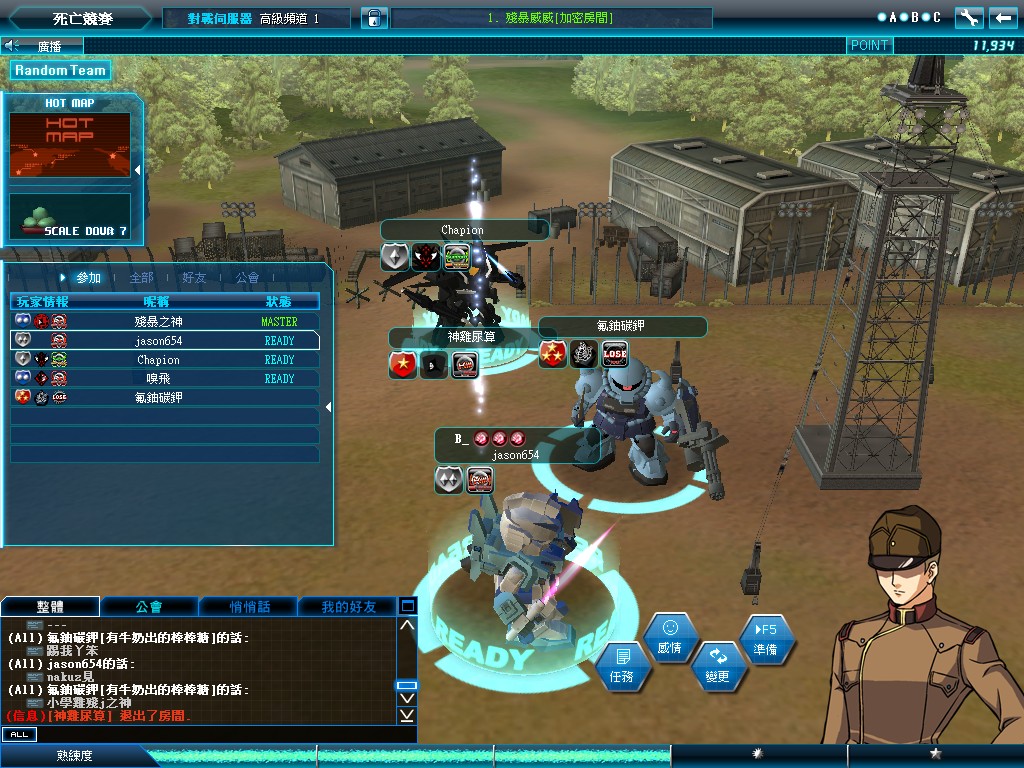Open the 任務 mission hexagon button

pos(622,665)
